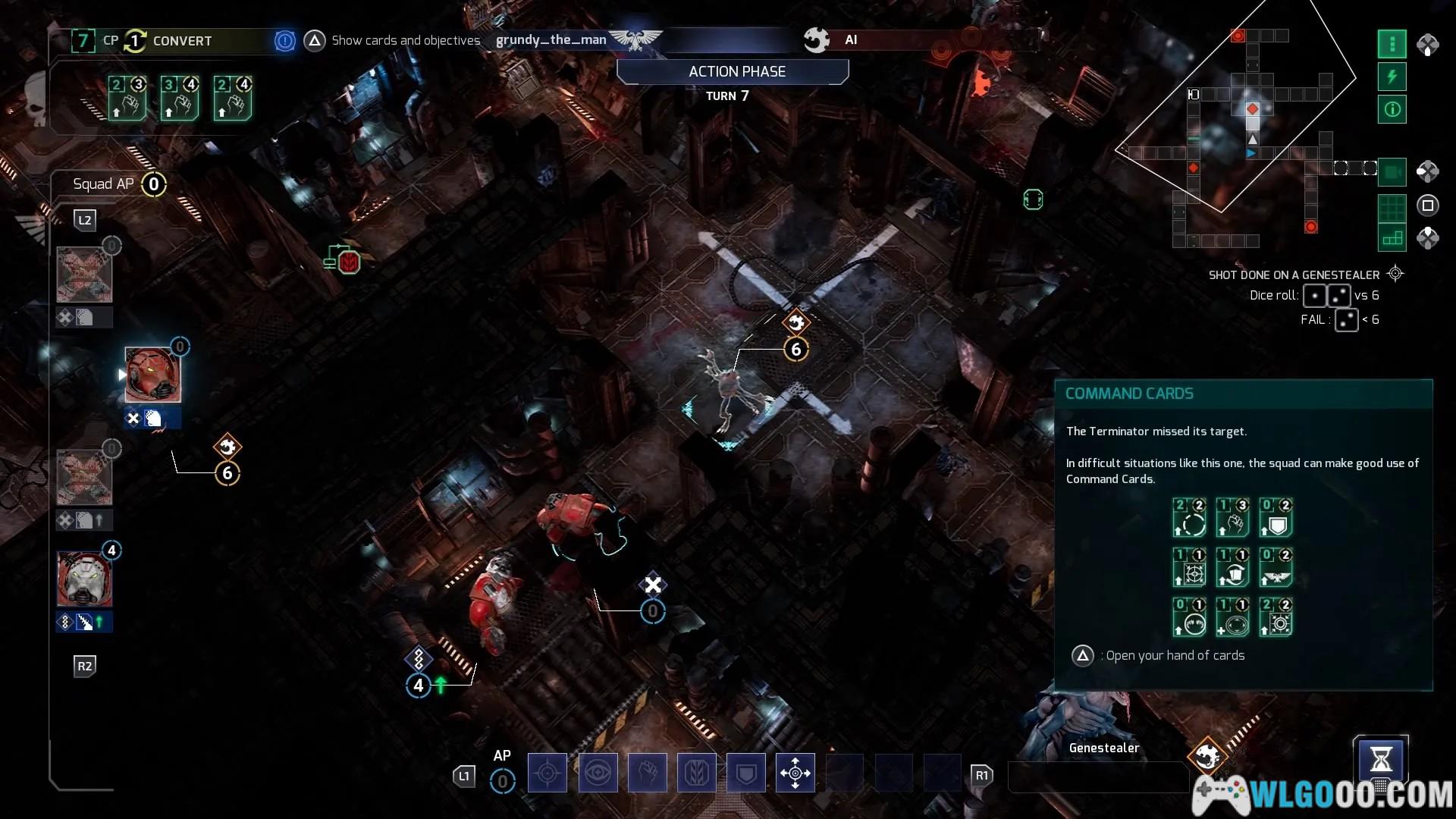End turn with the hourglass button
1456x819 pixels.
pyautogui.click(x=1381, y=759)
